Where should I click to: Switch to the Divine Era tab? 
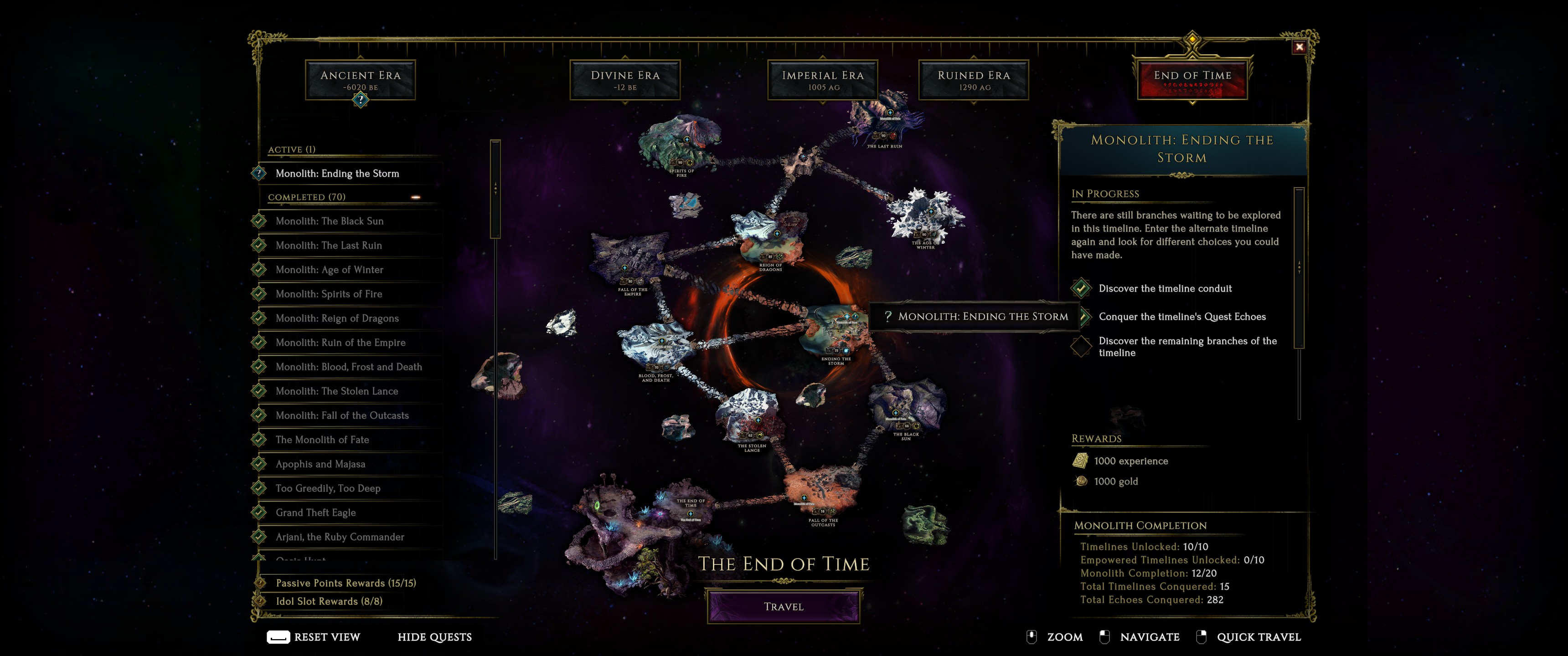[624, 80]
